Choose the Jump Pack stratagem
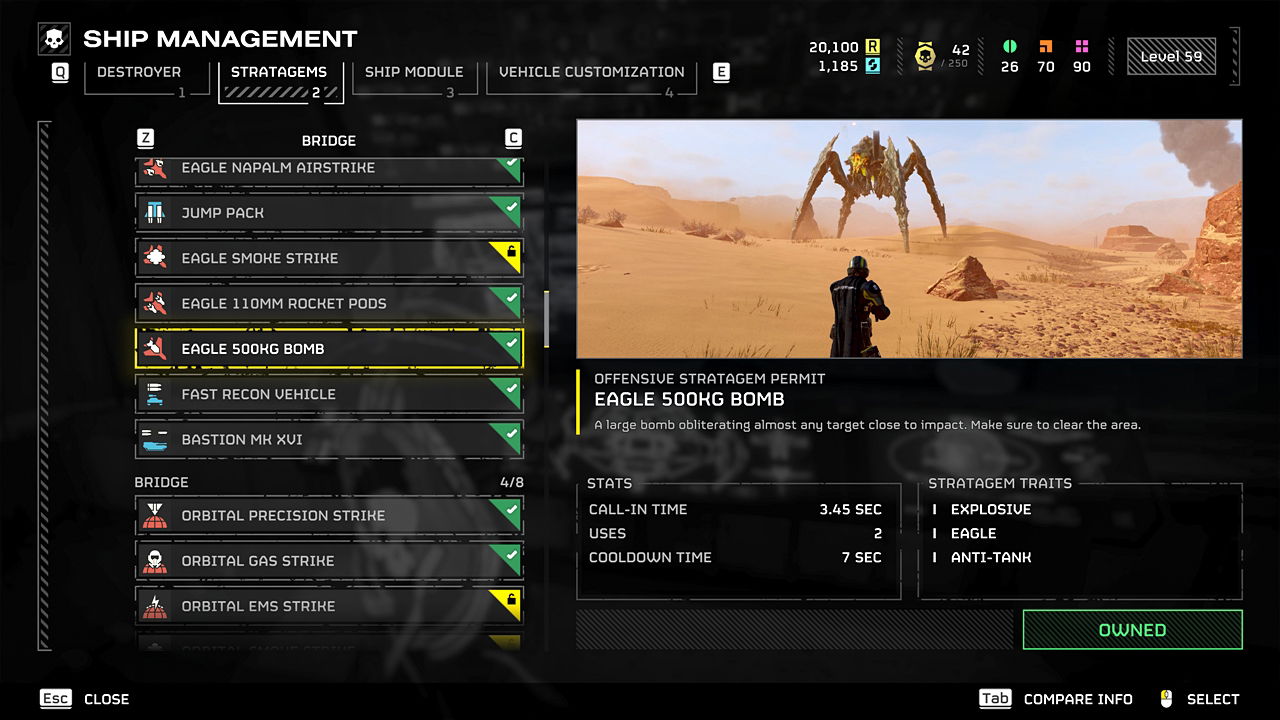Viewport: 1280px width, 720px height. pyautogui.click(x=329, y=213)
